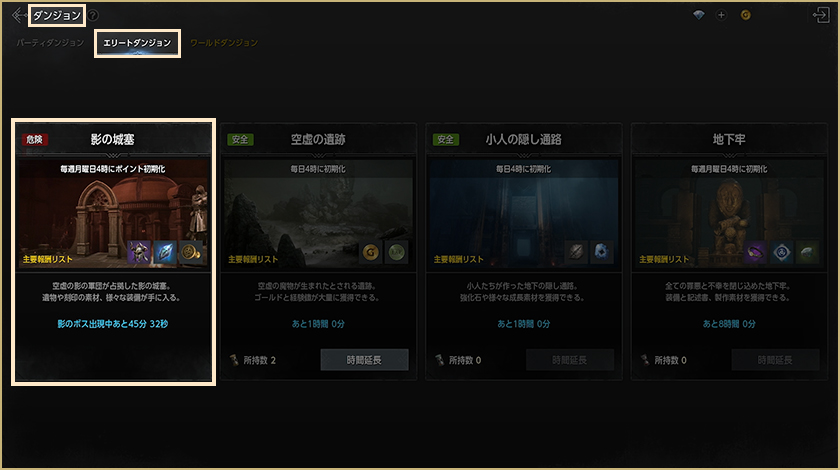This screenshot has height=470, width=840.
Task: Switch to the ワールドダンジョン tab
Action: pyautogui.click(x=224, y=43)
